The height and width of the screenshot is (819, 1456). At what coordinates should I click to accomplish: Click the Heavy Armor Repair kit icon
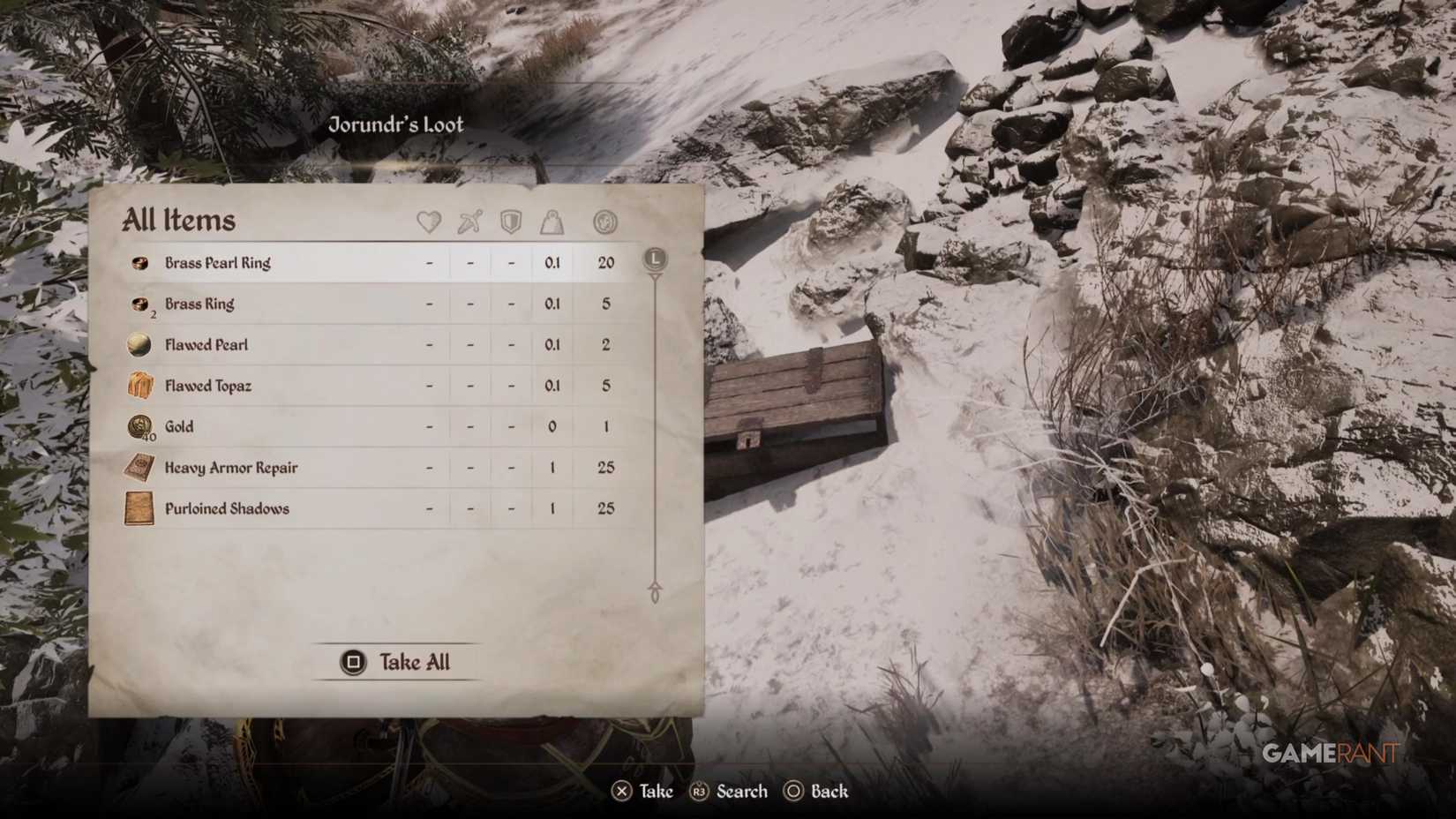click(x=139, y=467)
